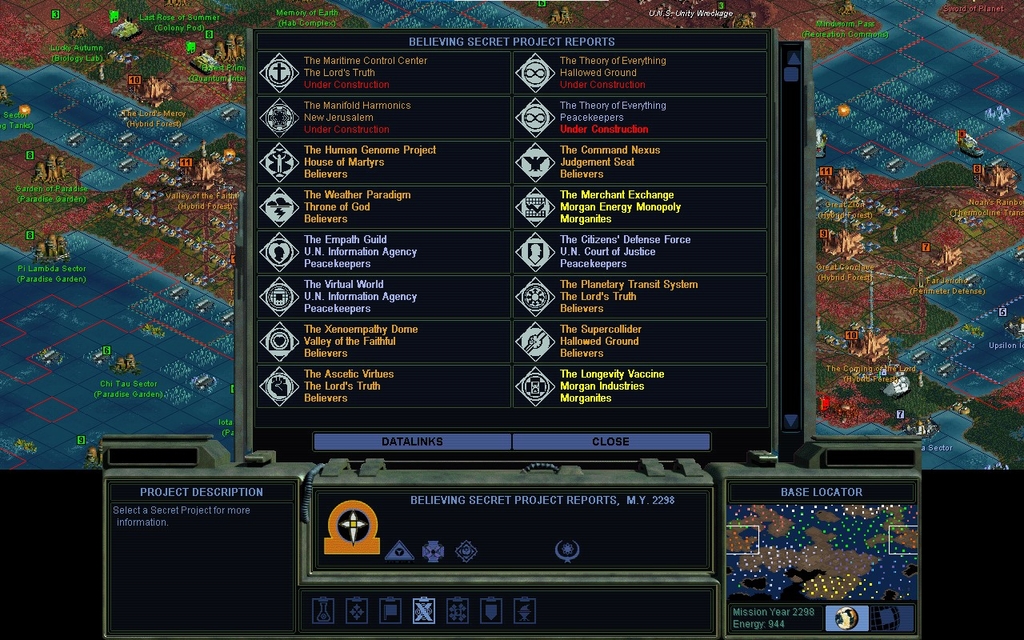Close the secret project reports window
Screen dimensions: 1024x640
610,441
